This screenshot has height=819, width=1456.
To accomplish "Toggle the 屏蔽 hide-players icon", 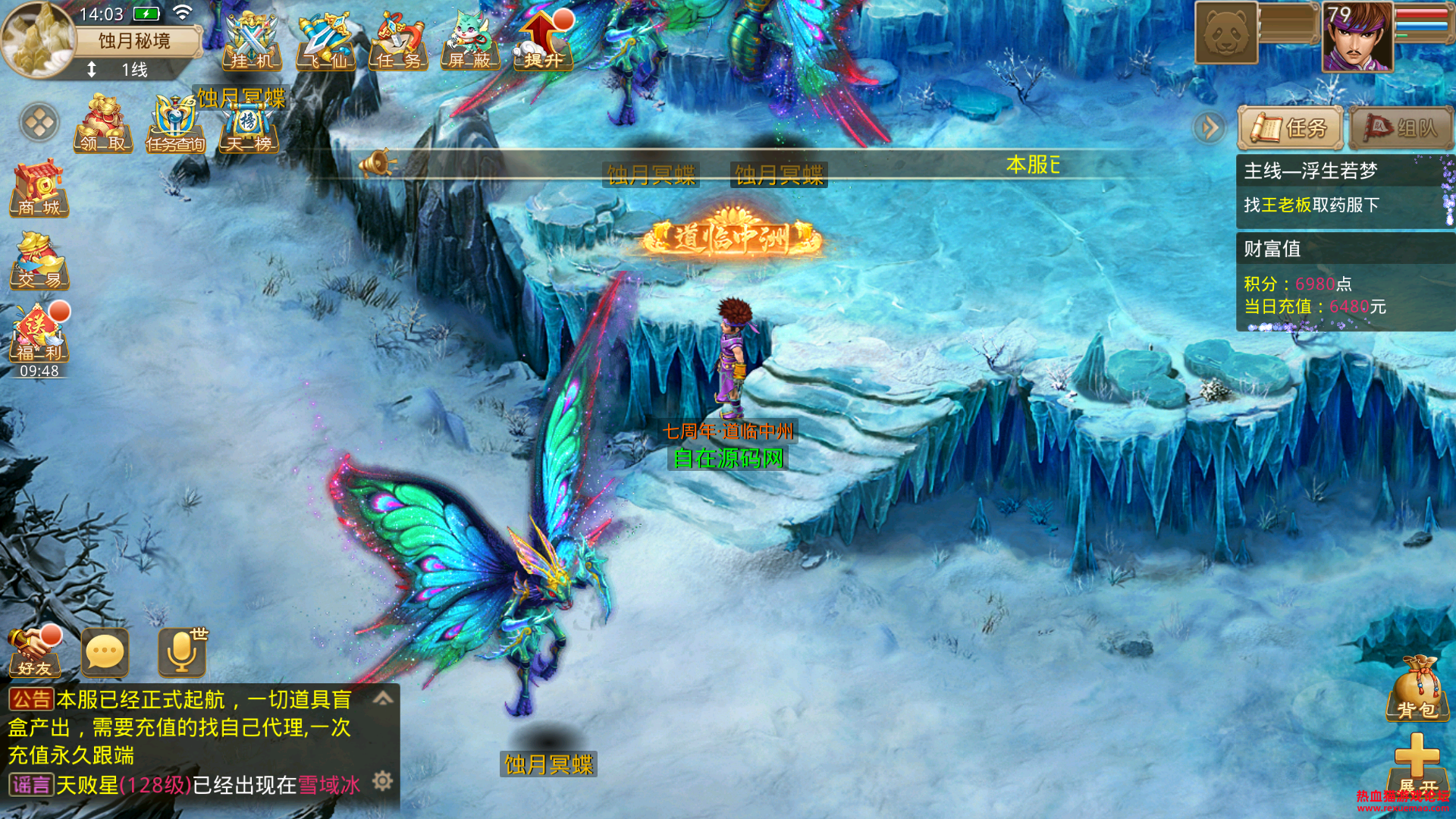I will (x=470, y=42).
